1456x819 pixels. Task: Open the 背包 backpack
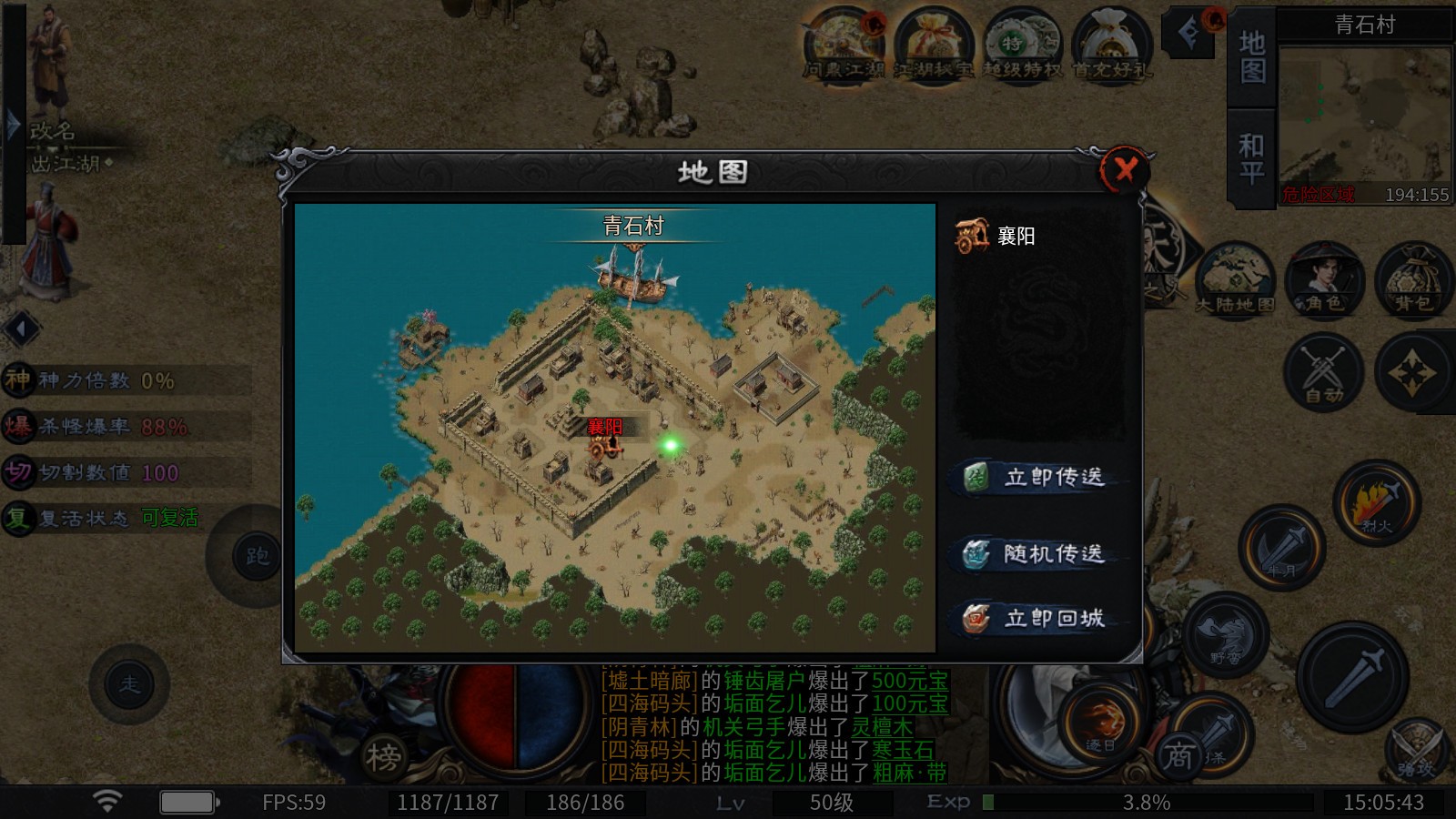tap(1412, 279)
